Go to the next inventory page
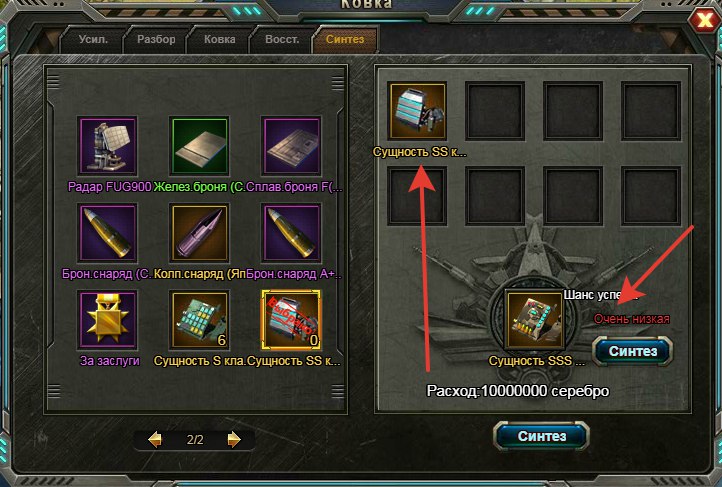The height and width of the screenshot is (487, 722). tap(233, 439)
